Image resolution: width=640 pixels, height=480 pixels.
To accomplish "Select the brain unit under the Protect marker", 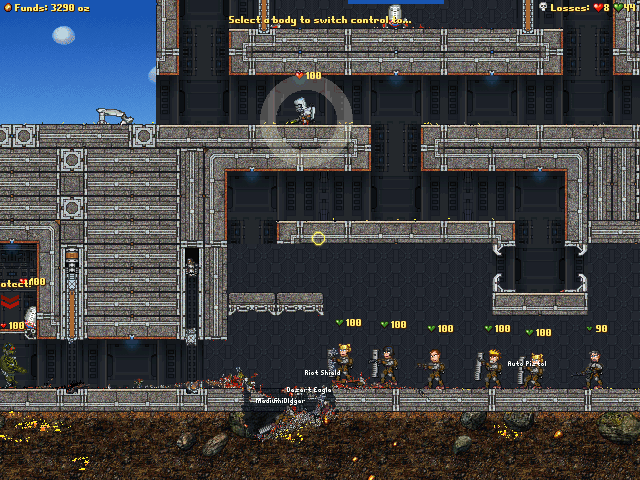I will (30, 320).
